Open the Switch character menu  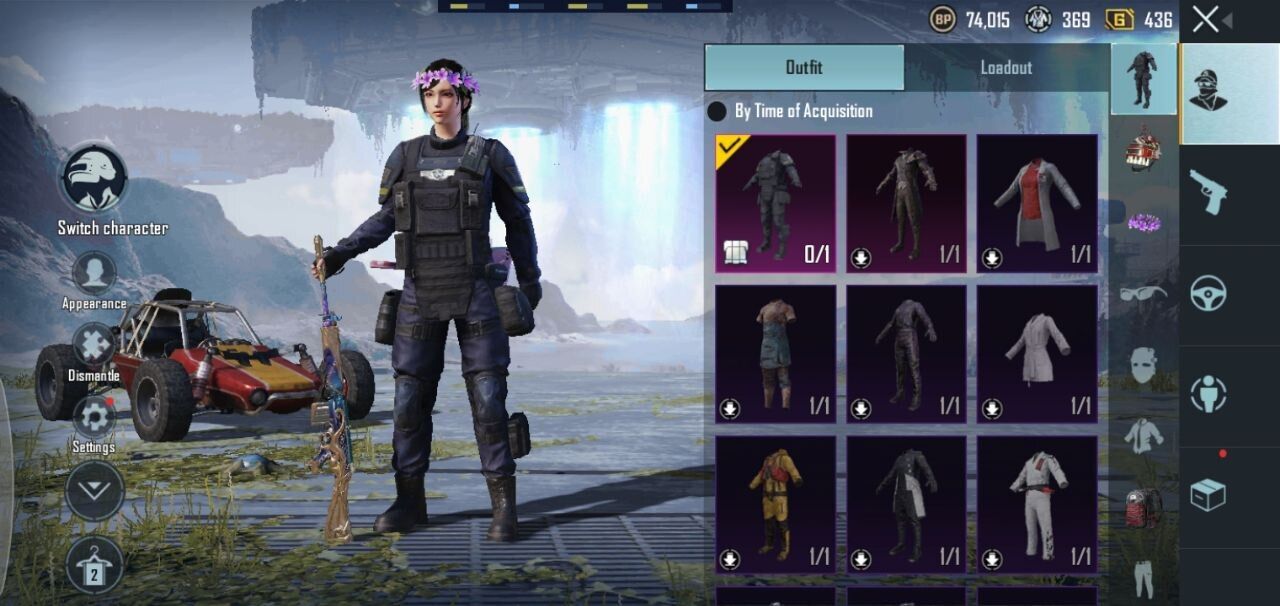pyautogui.click(x=95, y=180)
